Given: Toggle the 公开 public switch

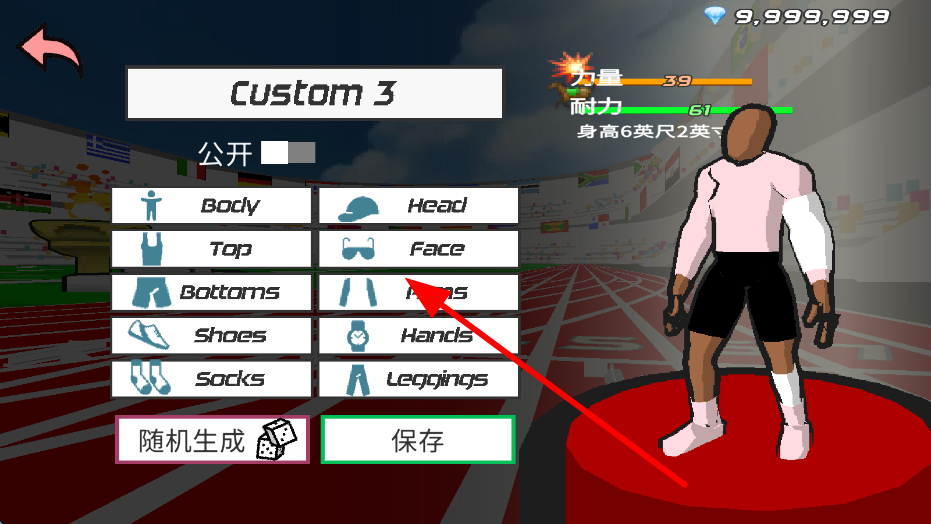Looking at the screenshot, I should tap(288, 153).
